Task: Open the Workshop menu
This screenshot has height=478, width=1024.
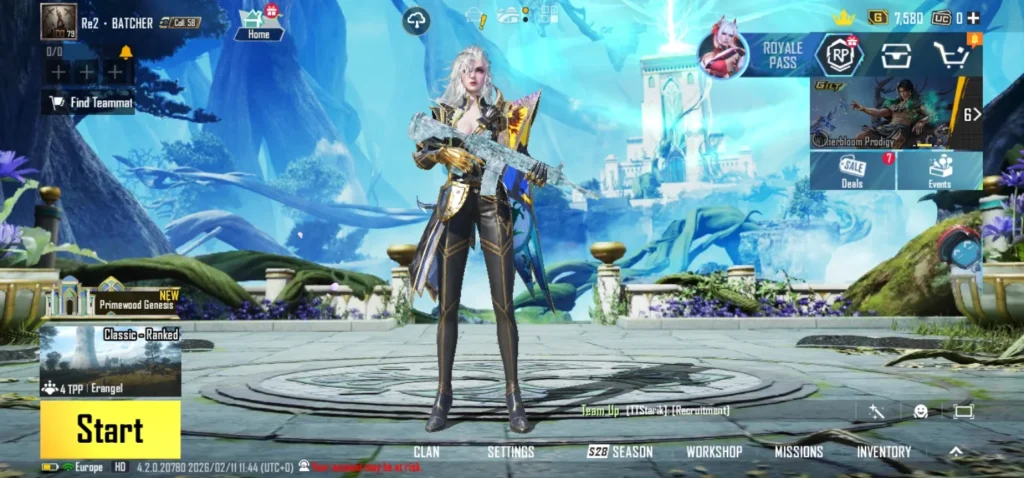Action: [714, 452]
